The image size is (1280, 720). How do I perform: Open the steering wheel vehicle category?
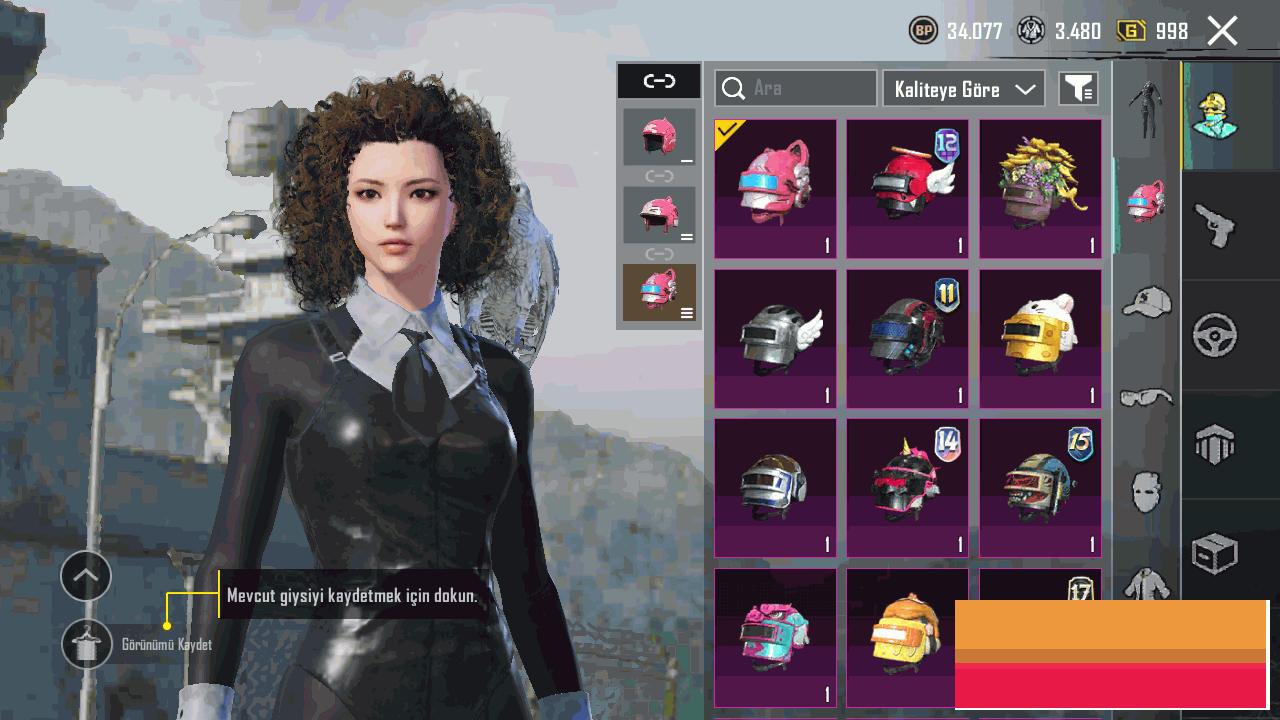[1215, 335]
